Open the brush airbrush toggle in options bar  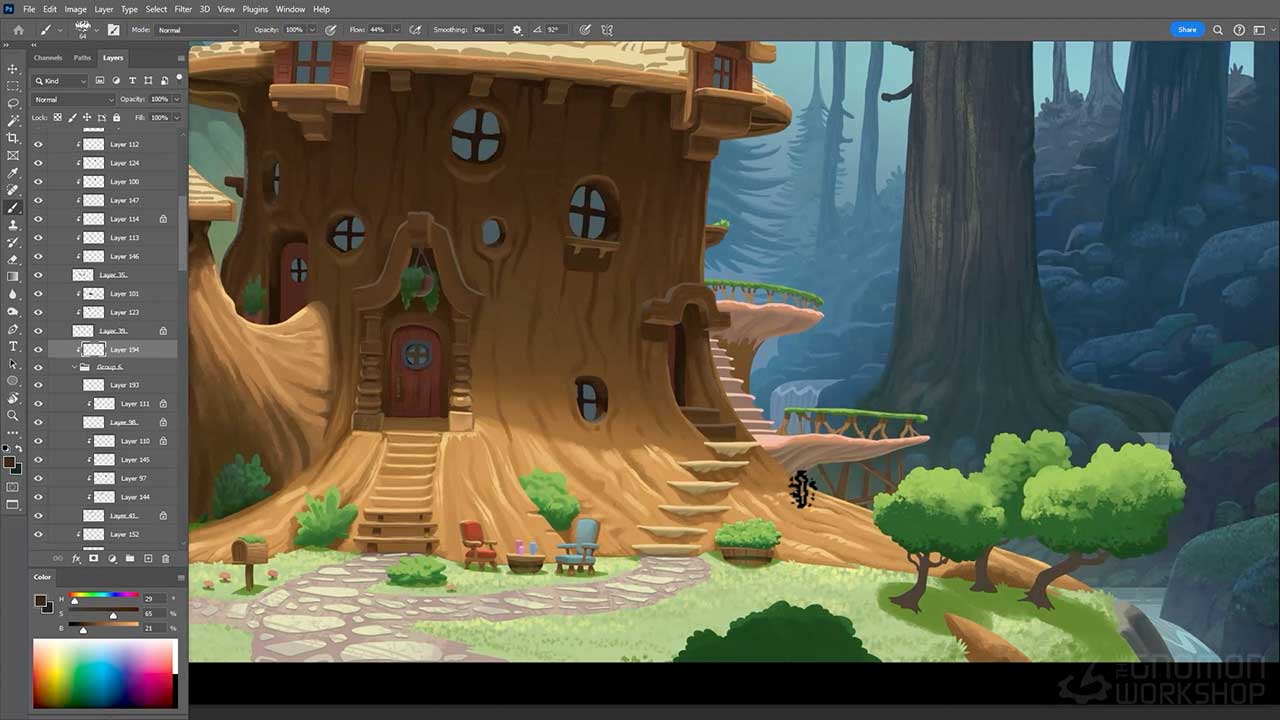(x=416, y=29)
